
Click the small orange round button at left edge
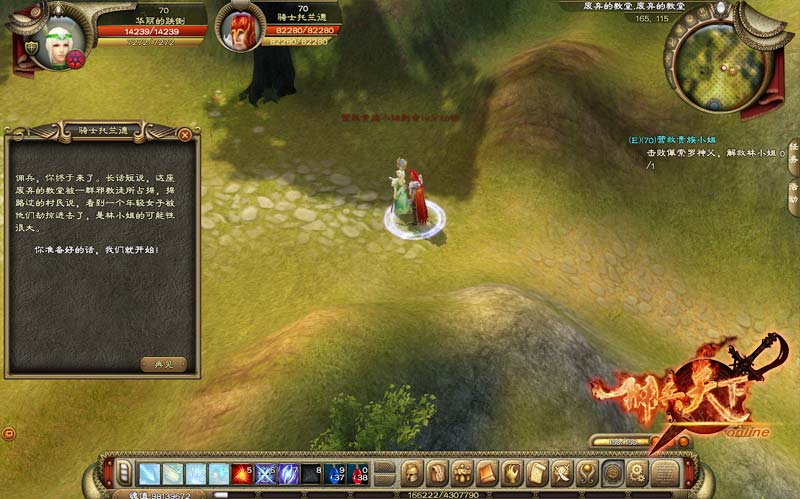click(9, 433)
